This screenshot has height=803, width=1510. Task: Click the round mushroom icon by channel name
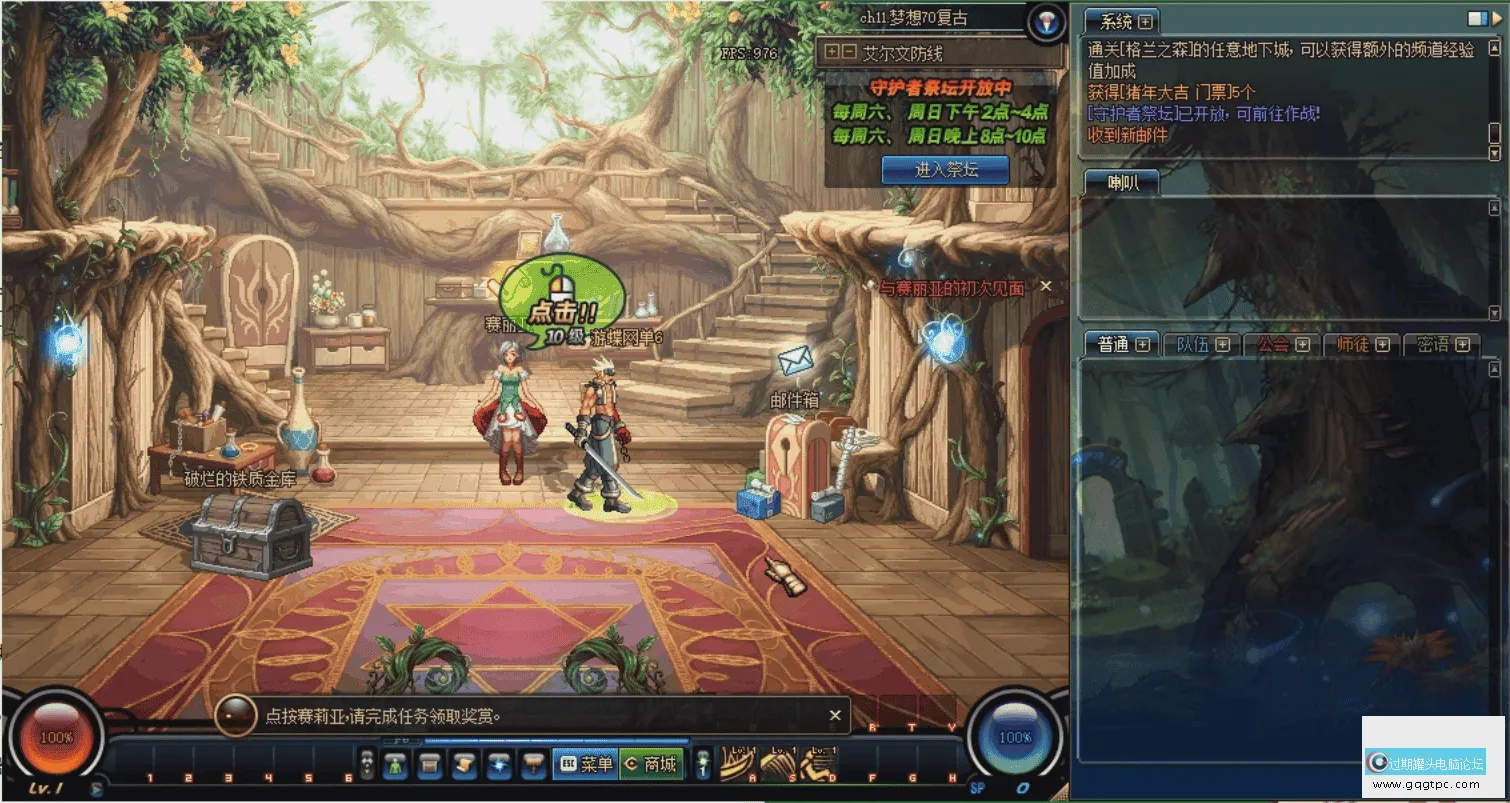[x=1046, y=22]
